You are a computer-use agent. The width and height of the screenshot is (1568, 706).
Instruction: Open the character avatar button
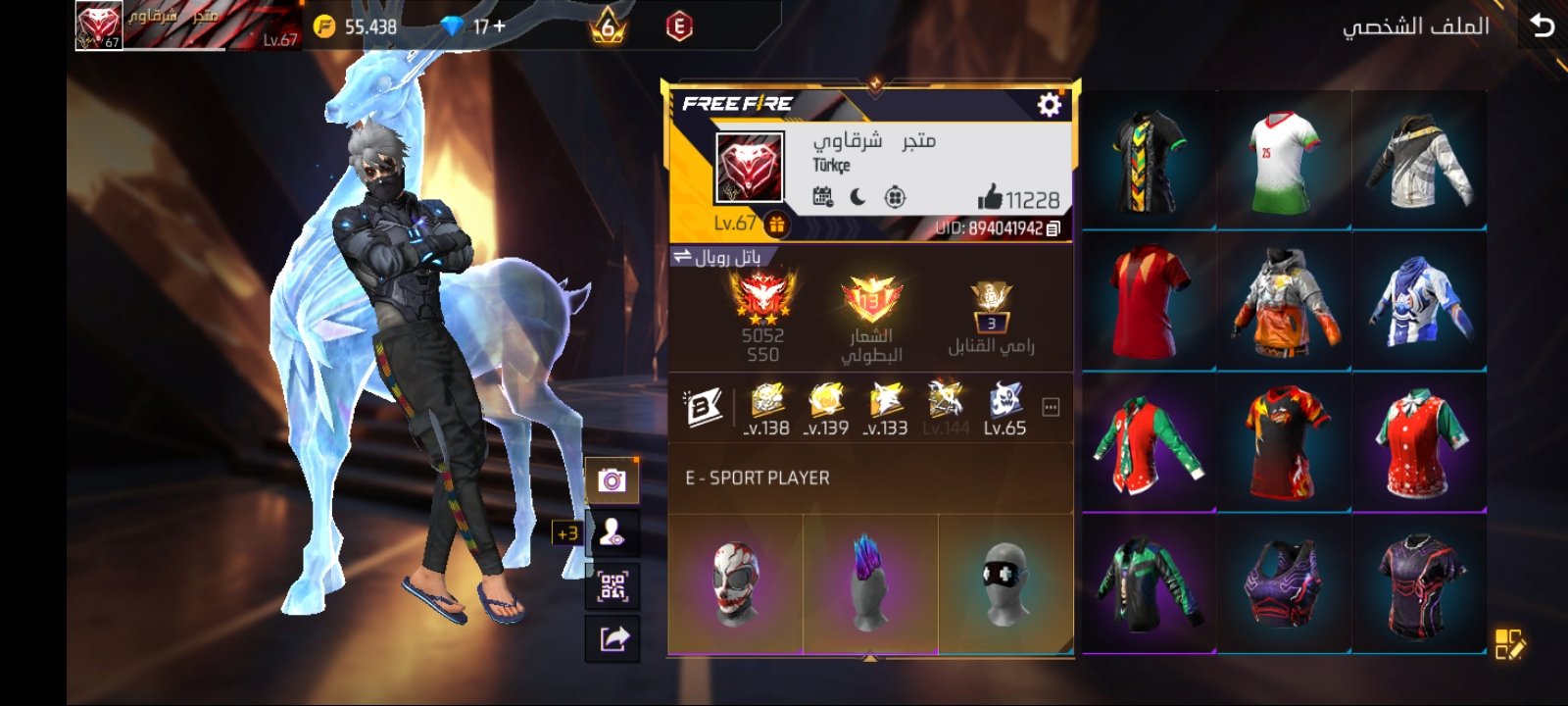click(612, 533)
